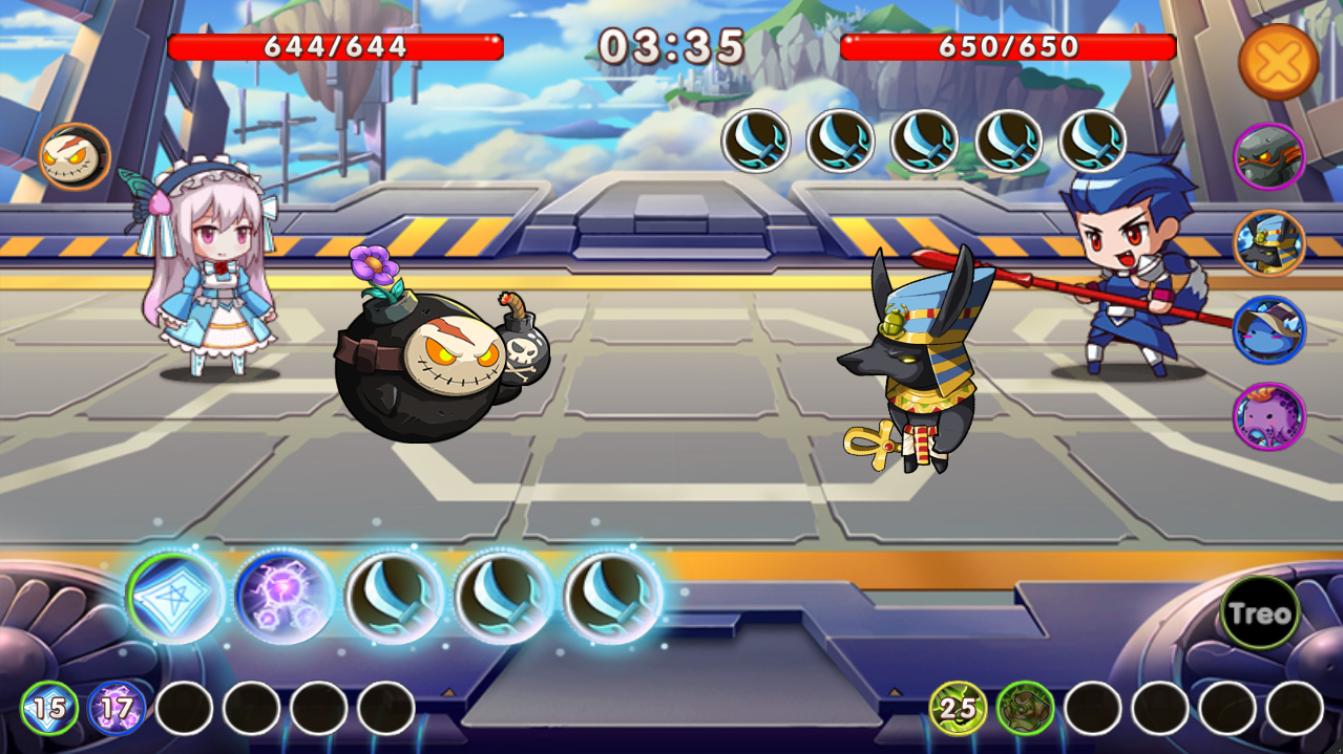
Task: Inspect the purple lightning buff showing 17
Action: pyautogui.click(x=116, y=709)
